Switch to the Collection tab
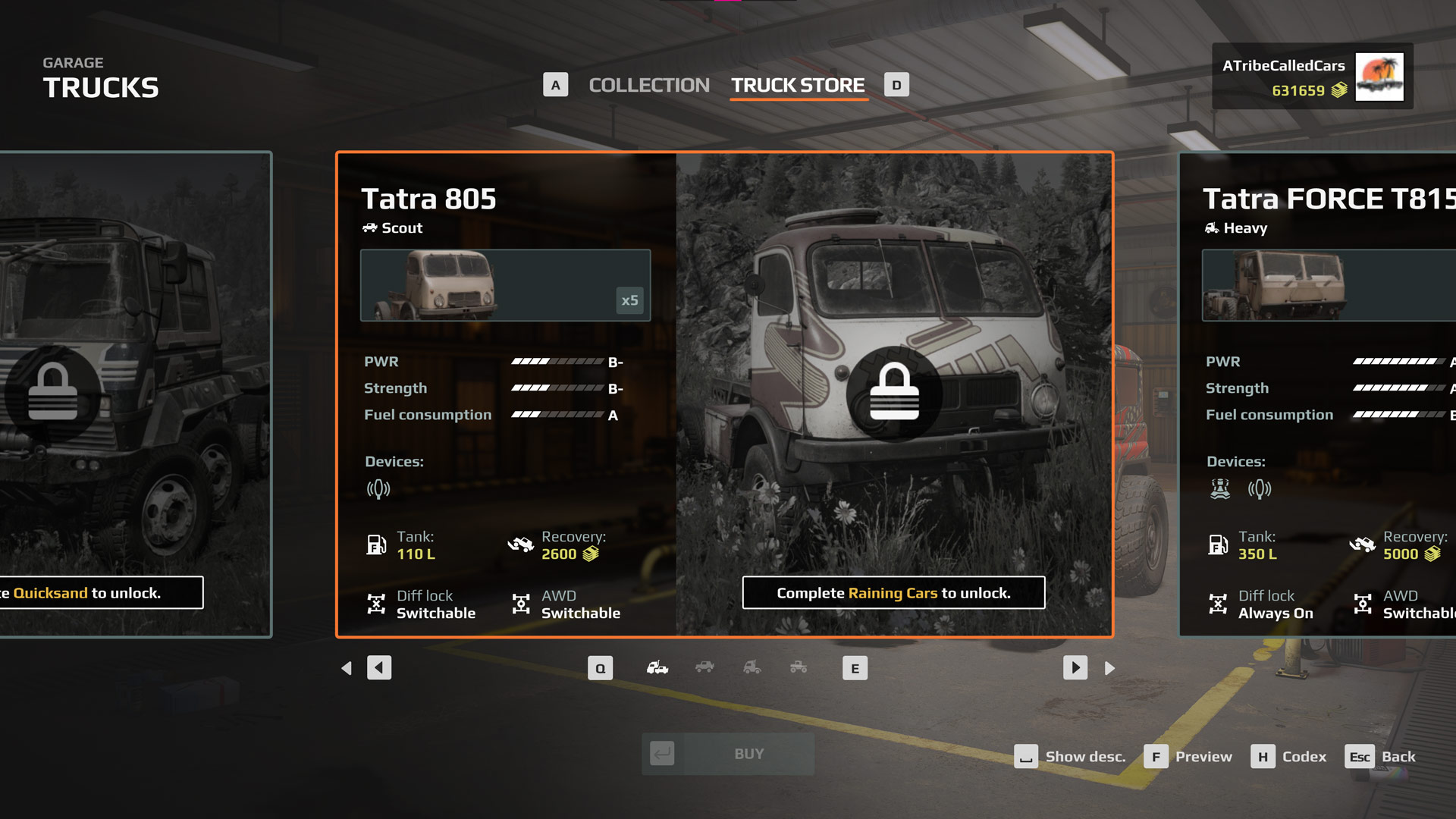This screenshot has width=1456, height=819. click(648, 86)
